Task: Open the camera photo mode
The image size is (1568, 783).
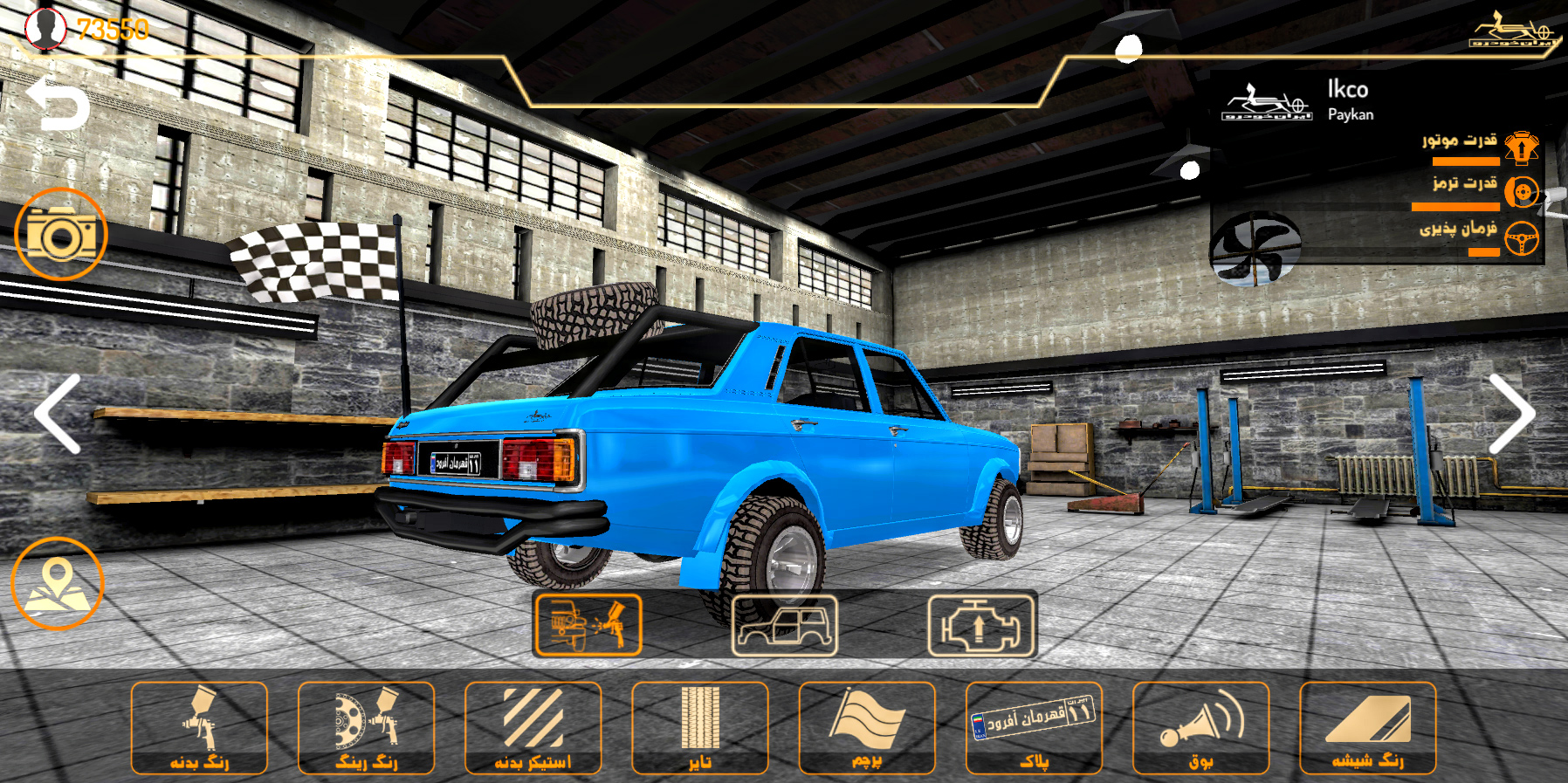Action: coord(61,234)
